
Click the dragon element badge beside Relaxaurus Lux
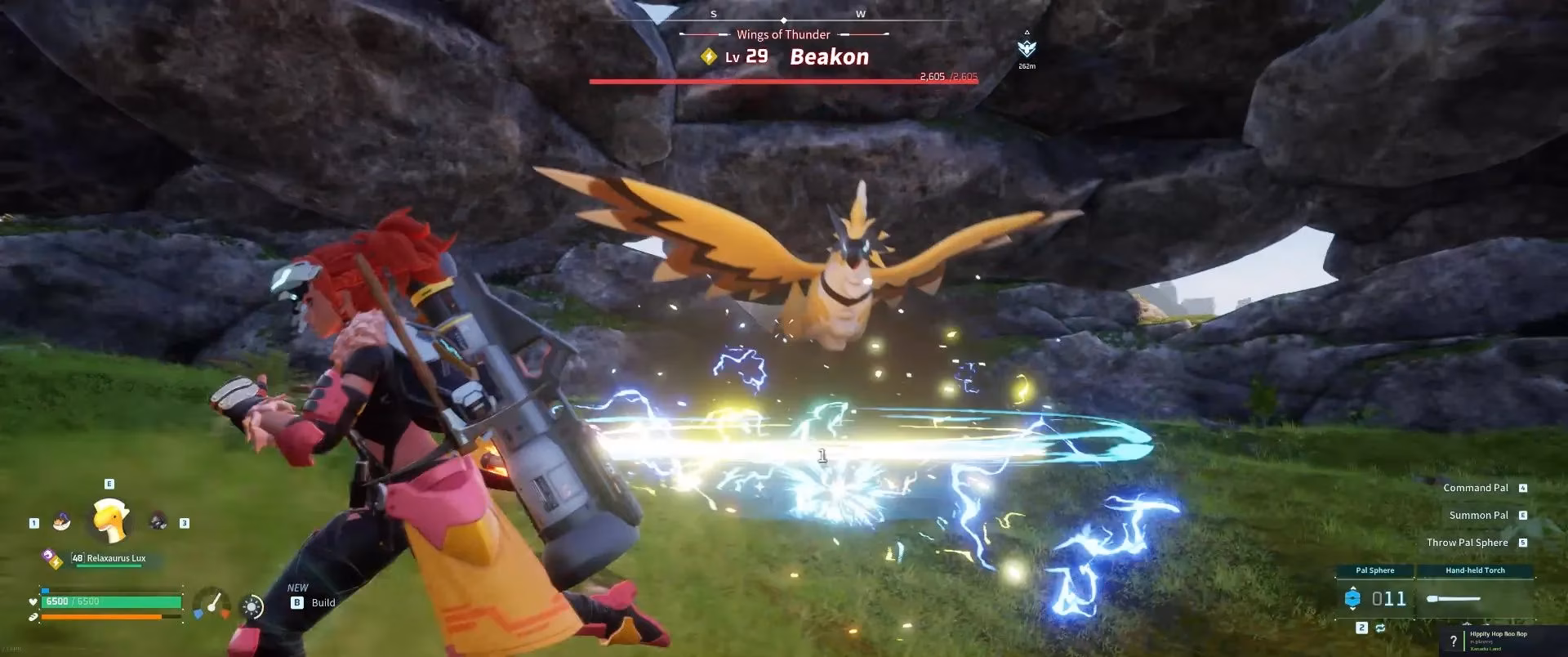[x=47, y=556]
